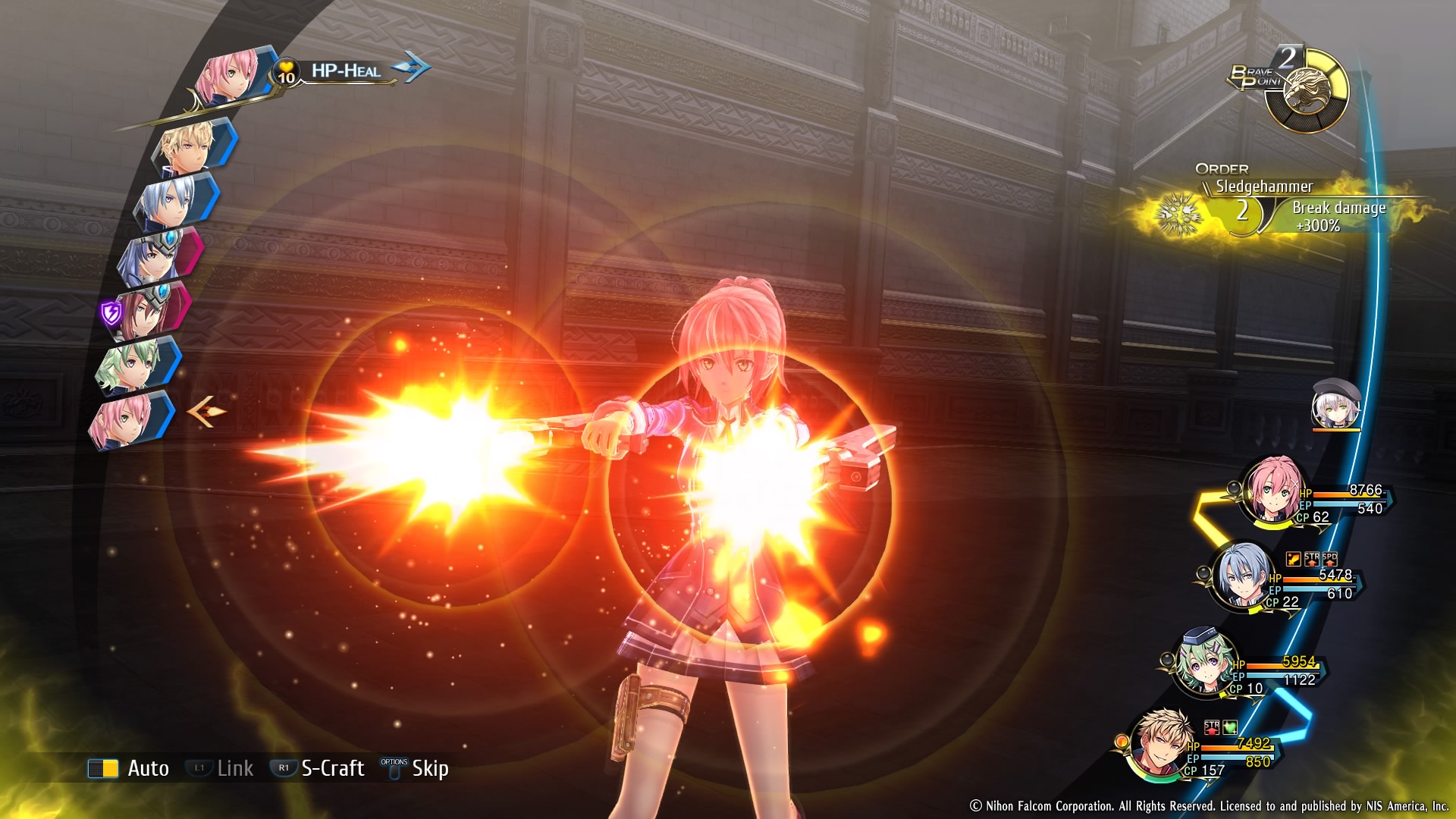Viewport: 1456px width, 819px height.
Task: Click the HP-Heal turn bonus heart icon
Action: [x=286, y=73]
